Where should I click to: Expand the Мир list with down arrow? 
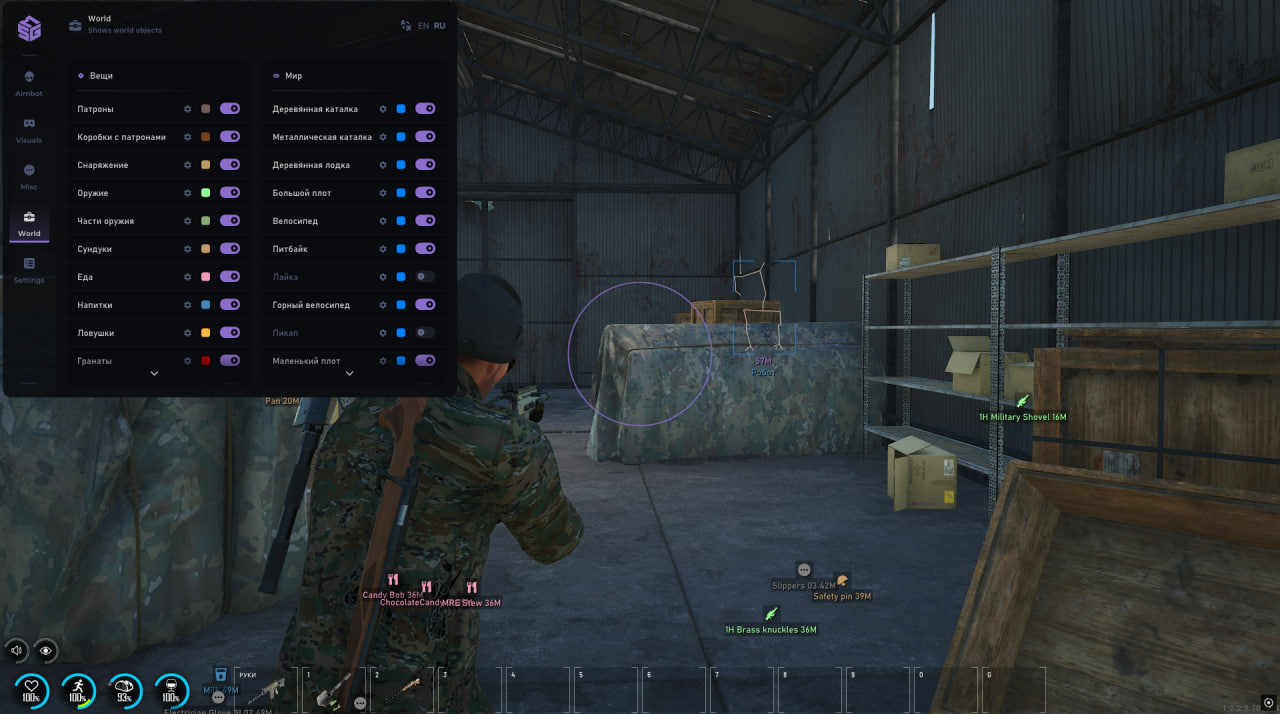click(x=349, y=373)
